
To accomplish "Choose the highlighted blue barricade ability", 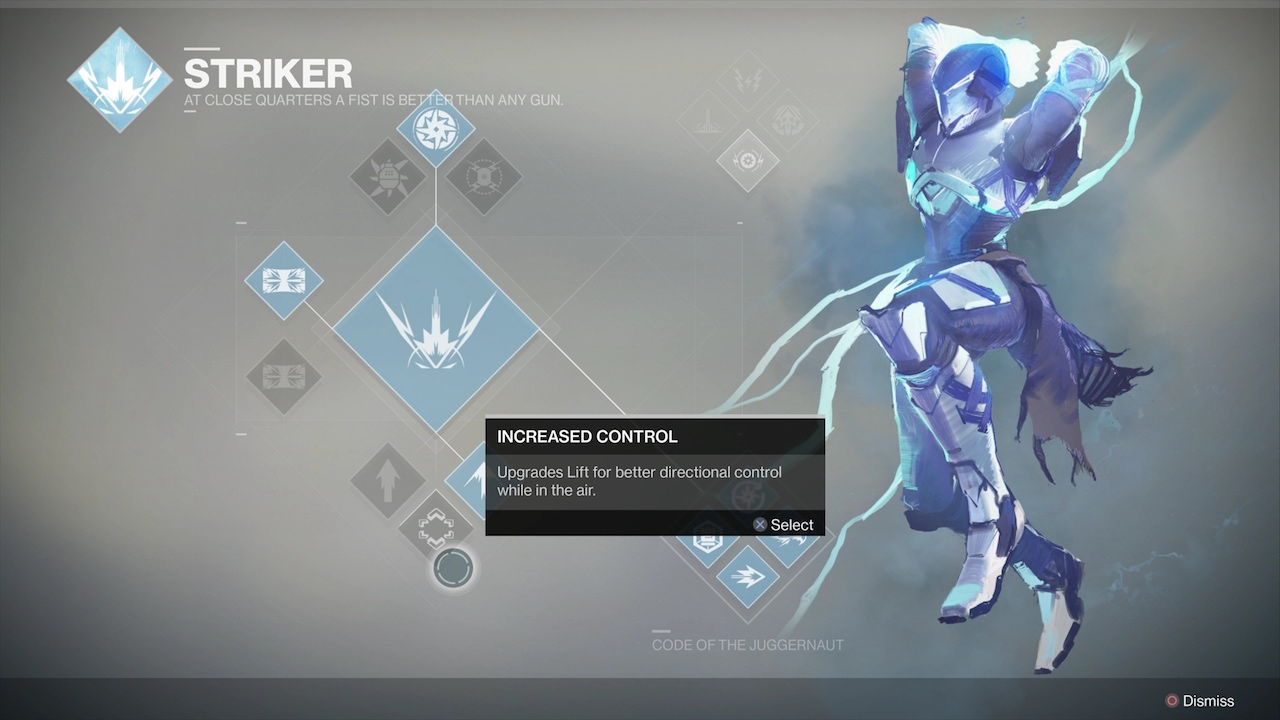I will tap(283, 280).
